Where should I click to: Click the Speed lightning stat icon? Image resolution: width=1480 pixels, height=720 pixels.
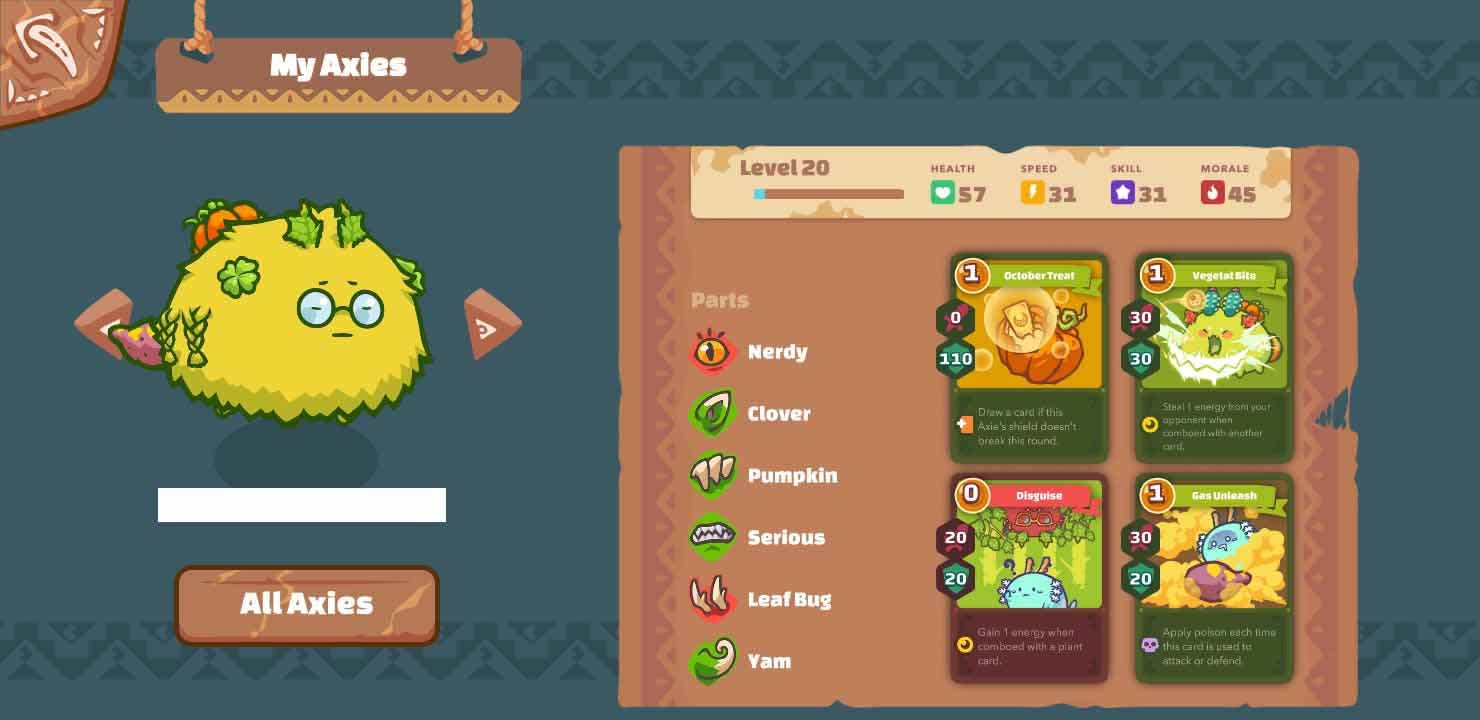1031,190
